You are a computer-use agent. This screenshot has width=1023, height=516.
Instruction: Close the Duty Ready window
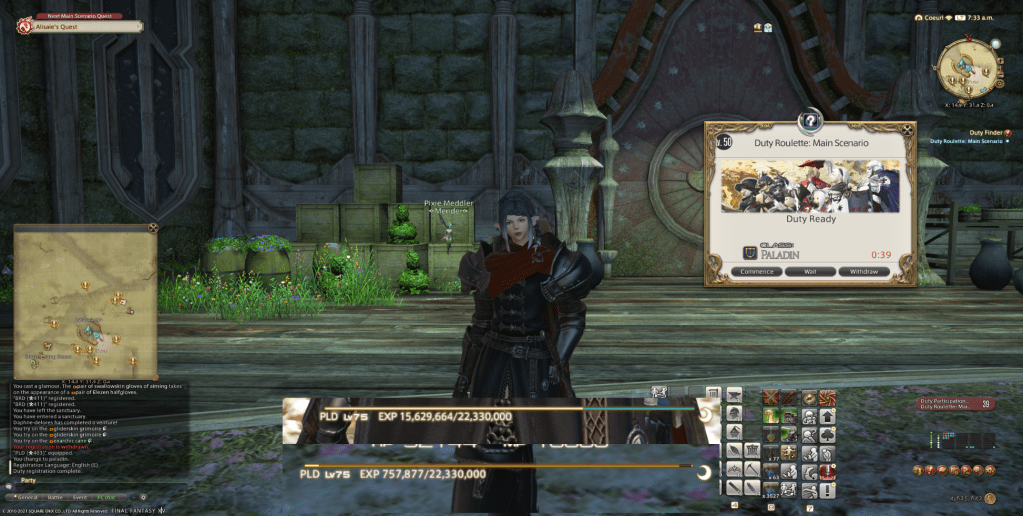point(908,129)
